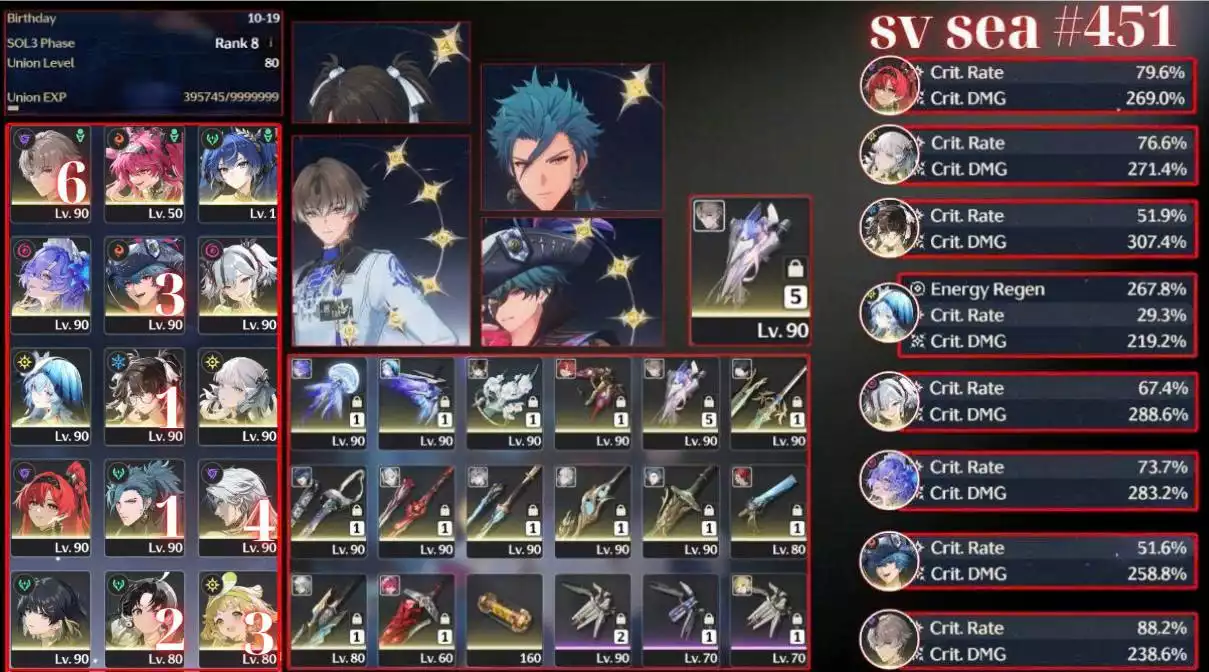Select the pirate-hat character roster tile marked 3

[144, 285]
